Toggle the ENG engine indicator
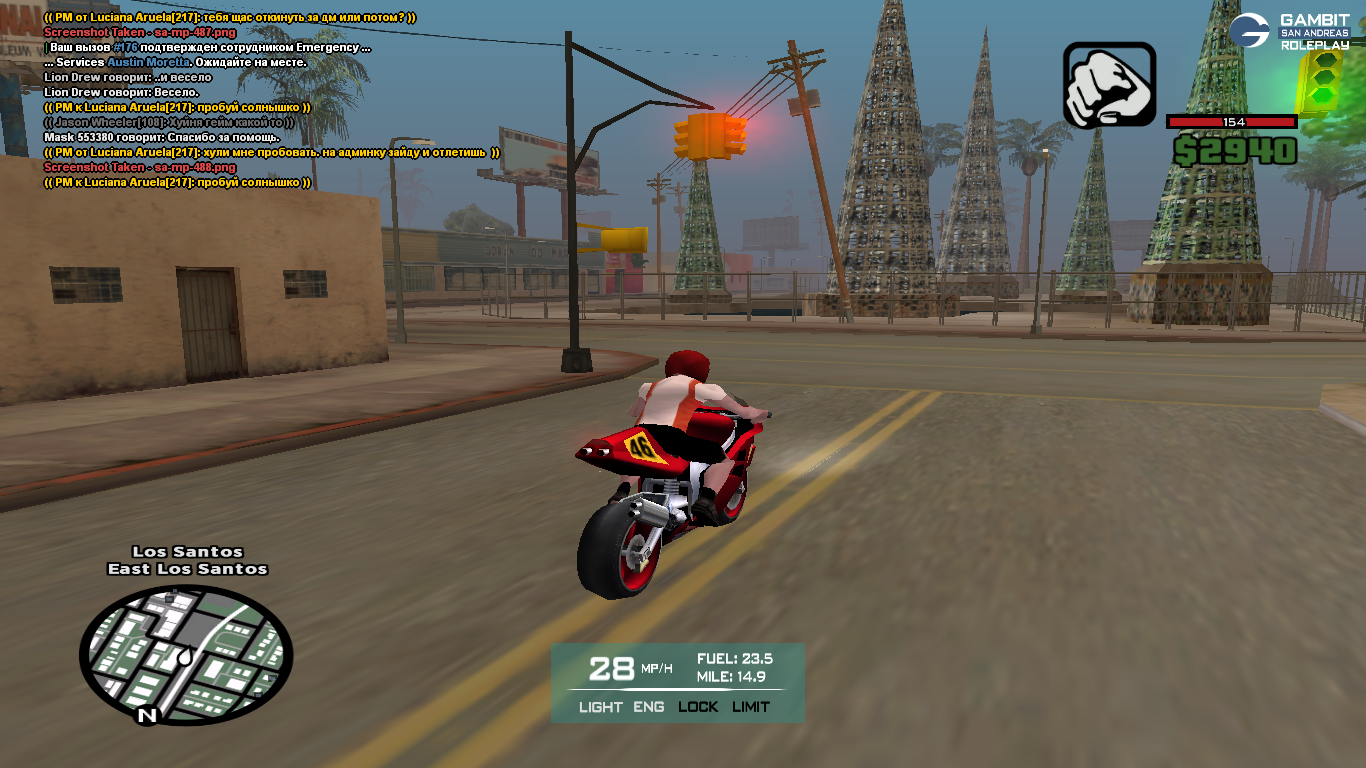Screen dimensions: 1366x768 (x=649, y=707)
